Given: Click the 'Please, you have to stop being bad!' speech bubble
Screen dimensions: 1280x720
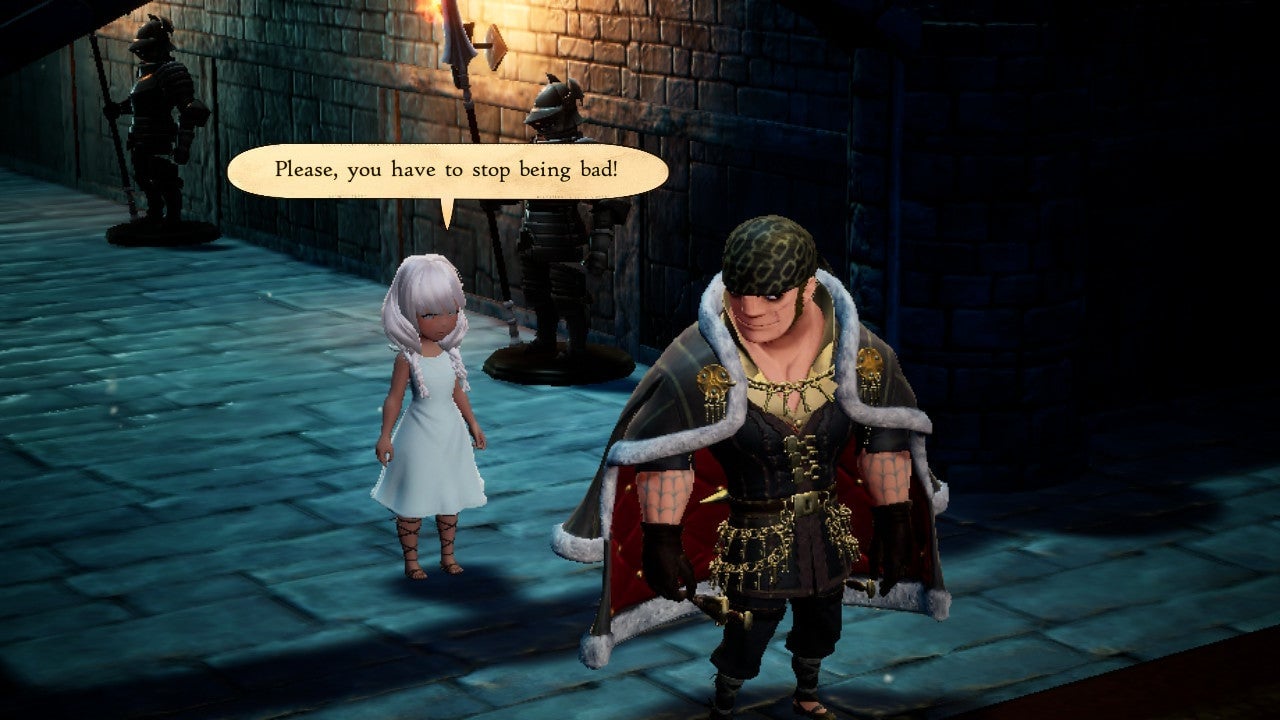Looking at the screenshot, I should tap(447, 171).
